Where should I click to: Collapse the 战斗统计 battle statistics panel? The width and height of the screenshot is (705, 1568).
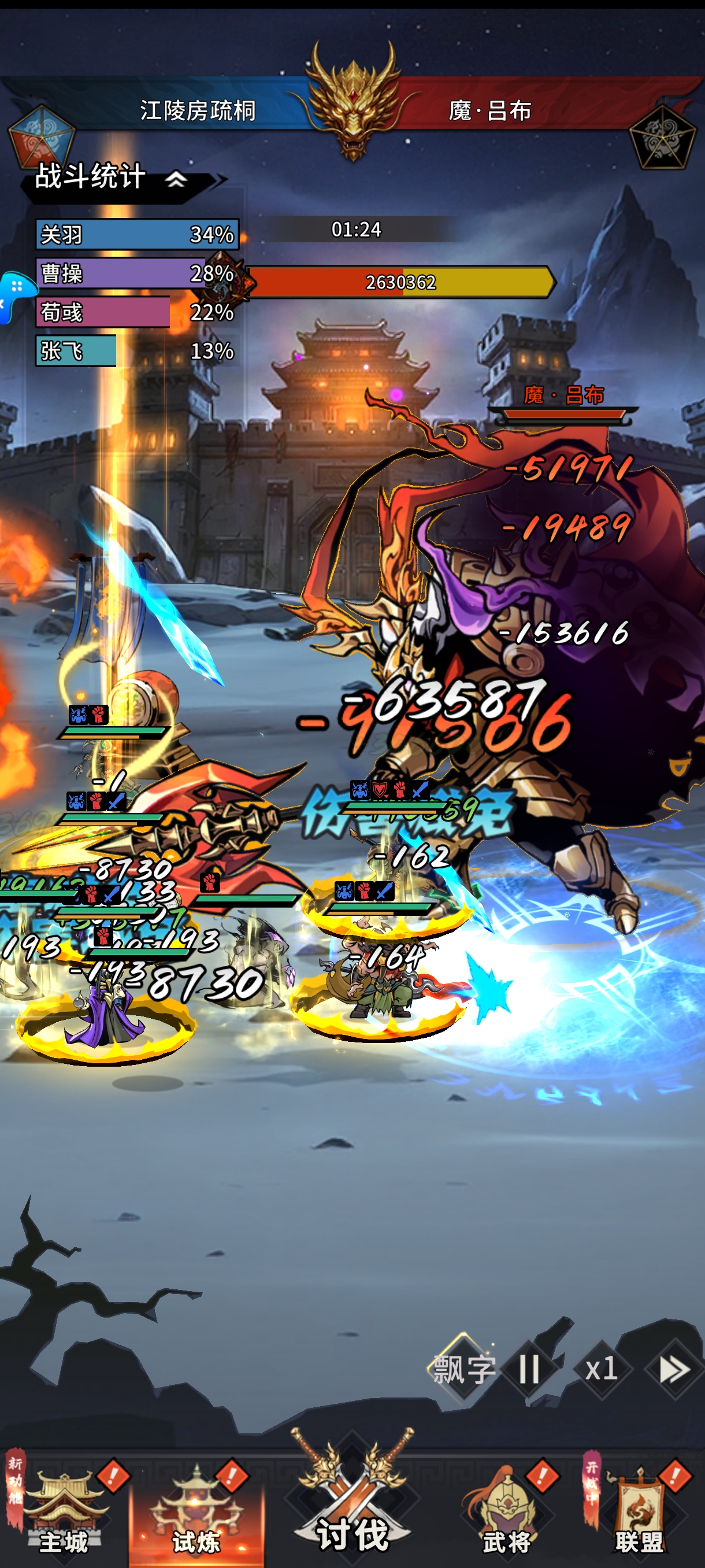pyautogui.click(x=176, y=180)
